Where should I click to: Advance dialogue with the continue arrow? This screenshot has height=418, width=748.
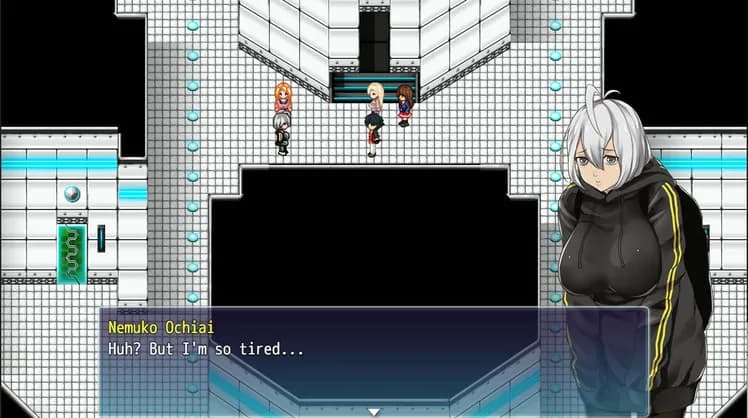click(374, 410)
